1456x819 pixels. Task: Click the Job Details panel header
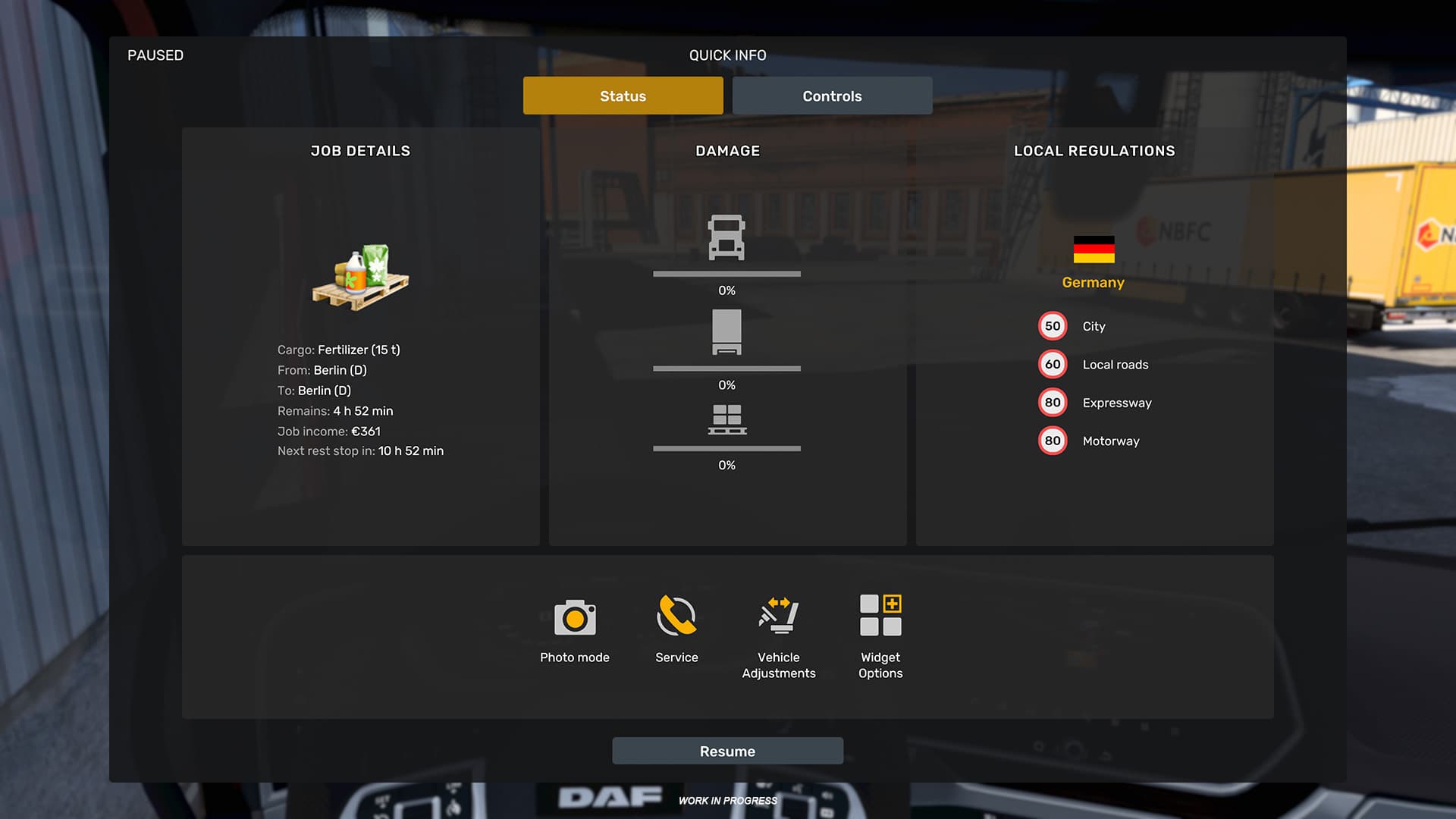(x=360, y=150)
